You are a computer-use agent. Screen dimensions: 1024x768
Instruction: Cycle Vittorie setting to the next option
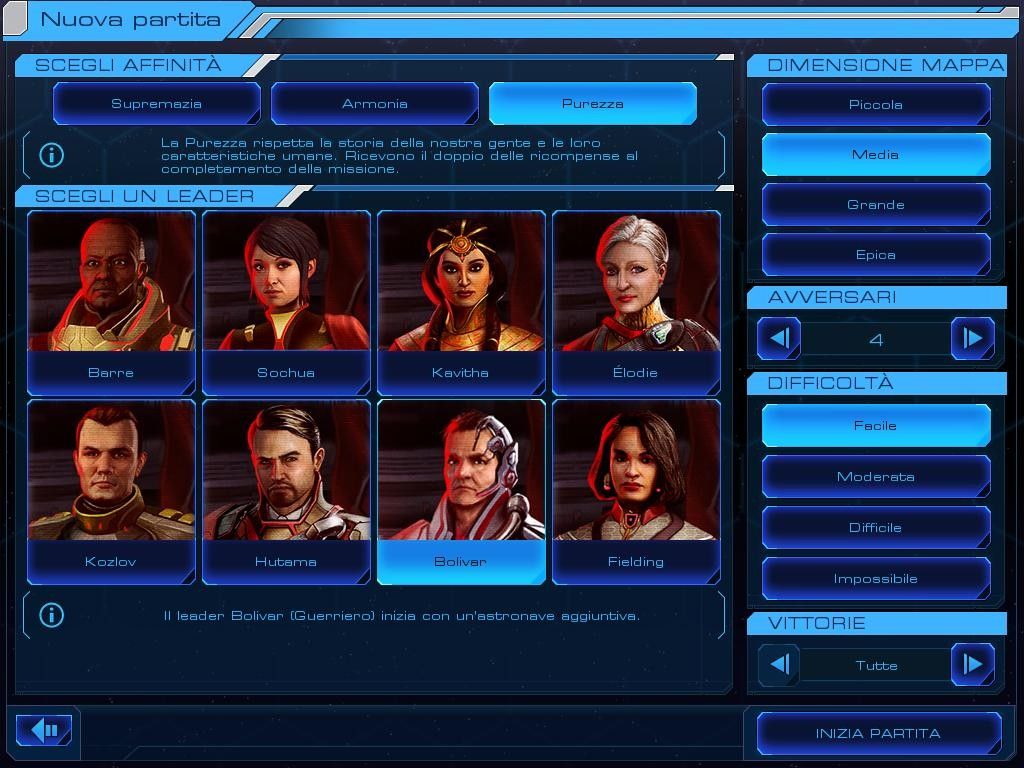tap(972, 665)
